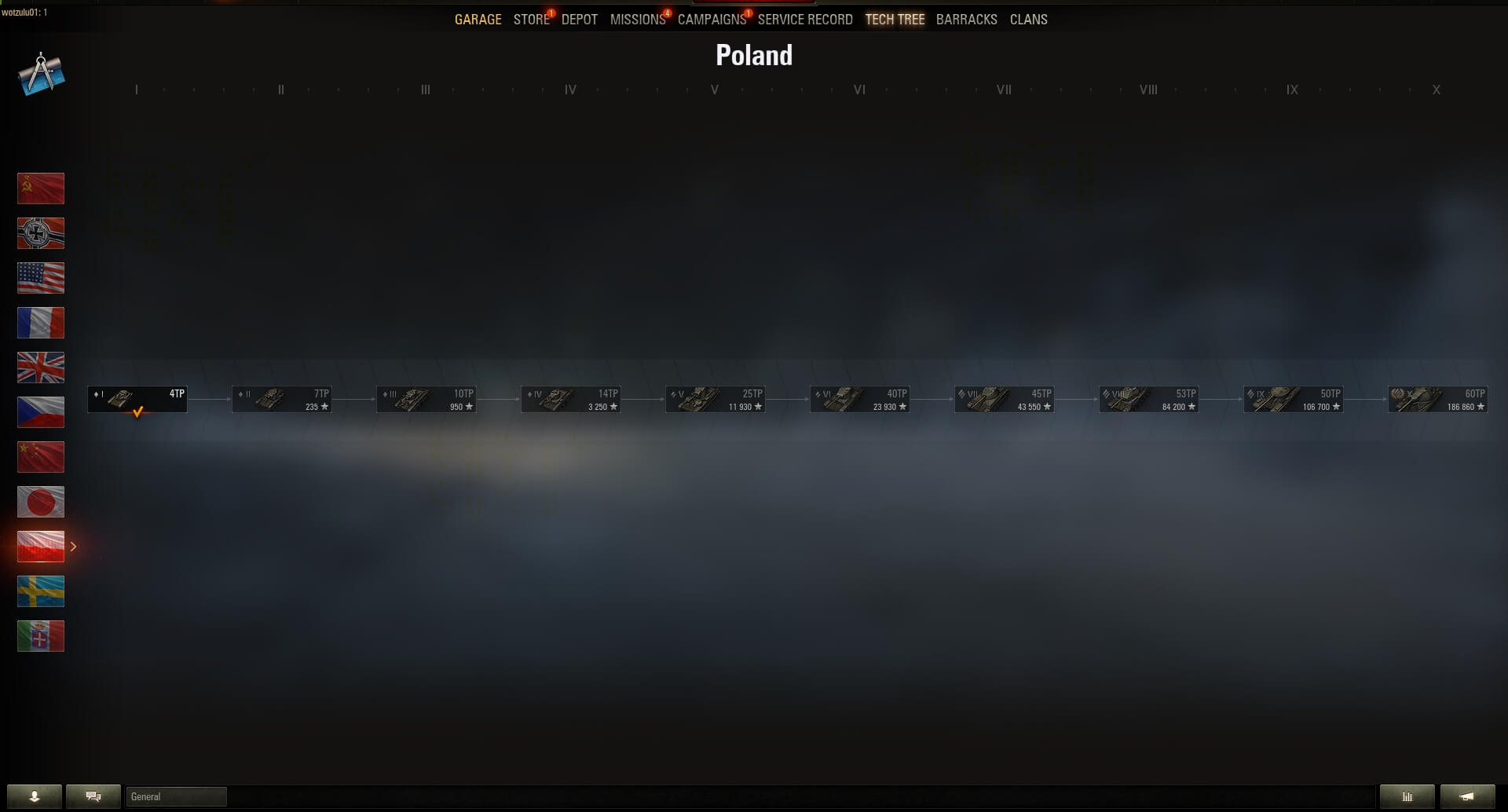
Task: Open the BARRACKS menu
Action: (966, 19)
